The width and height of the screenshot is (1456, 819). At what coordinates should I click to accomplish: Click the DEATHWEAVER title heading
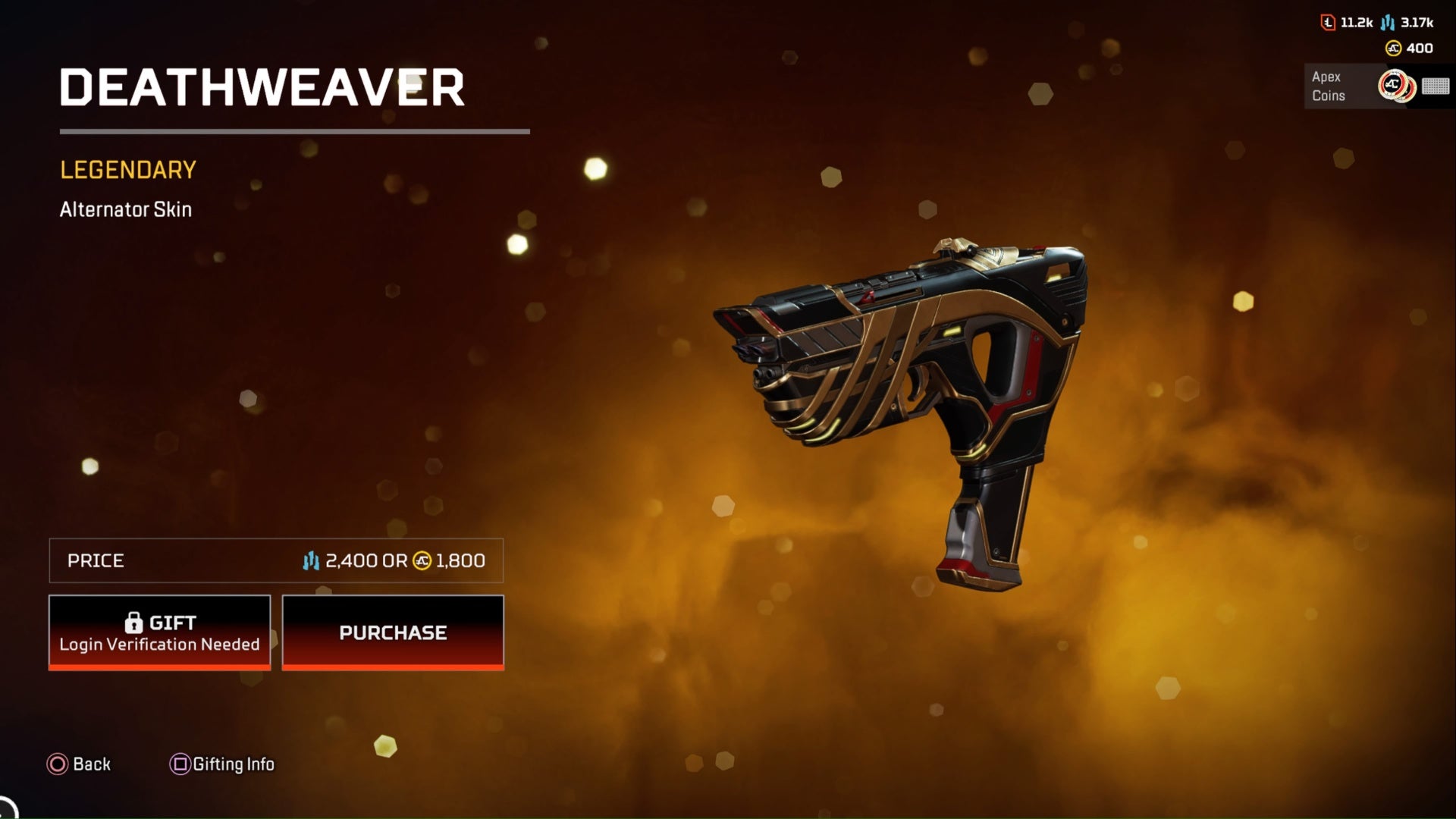(263, 87)
